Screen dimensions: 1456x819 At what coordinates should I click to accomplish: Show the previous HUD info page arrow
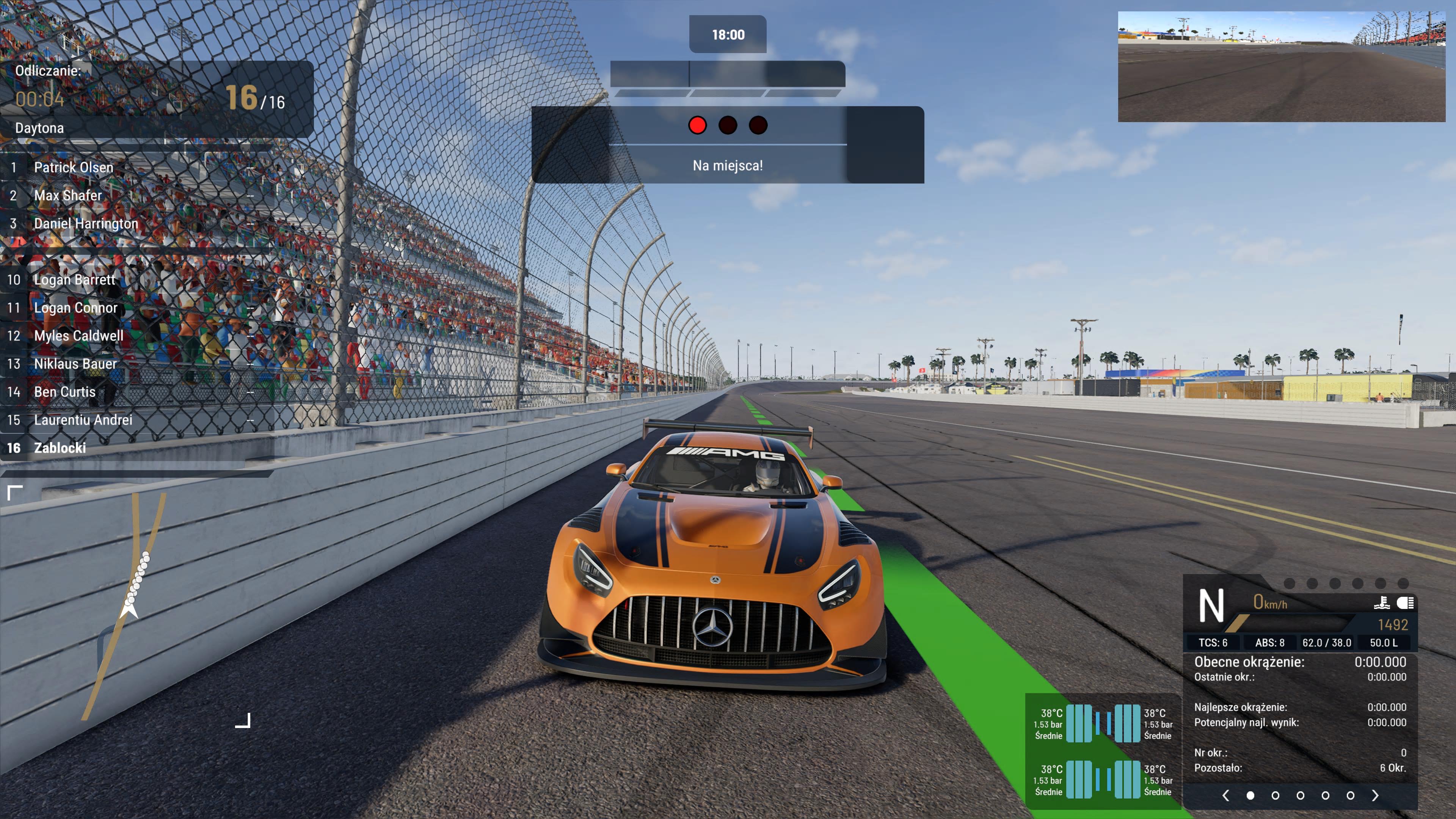1225,795
